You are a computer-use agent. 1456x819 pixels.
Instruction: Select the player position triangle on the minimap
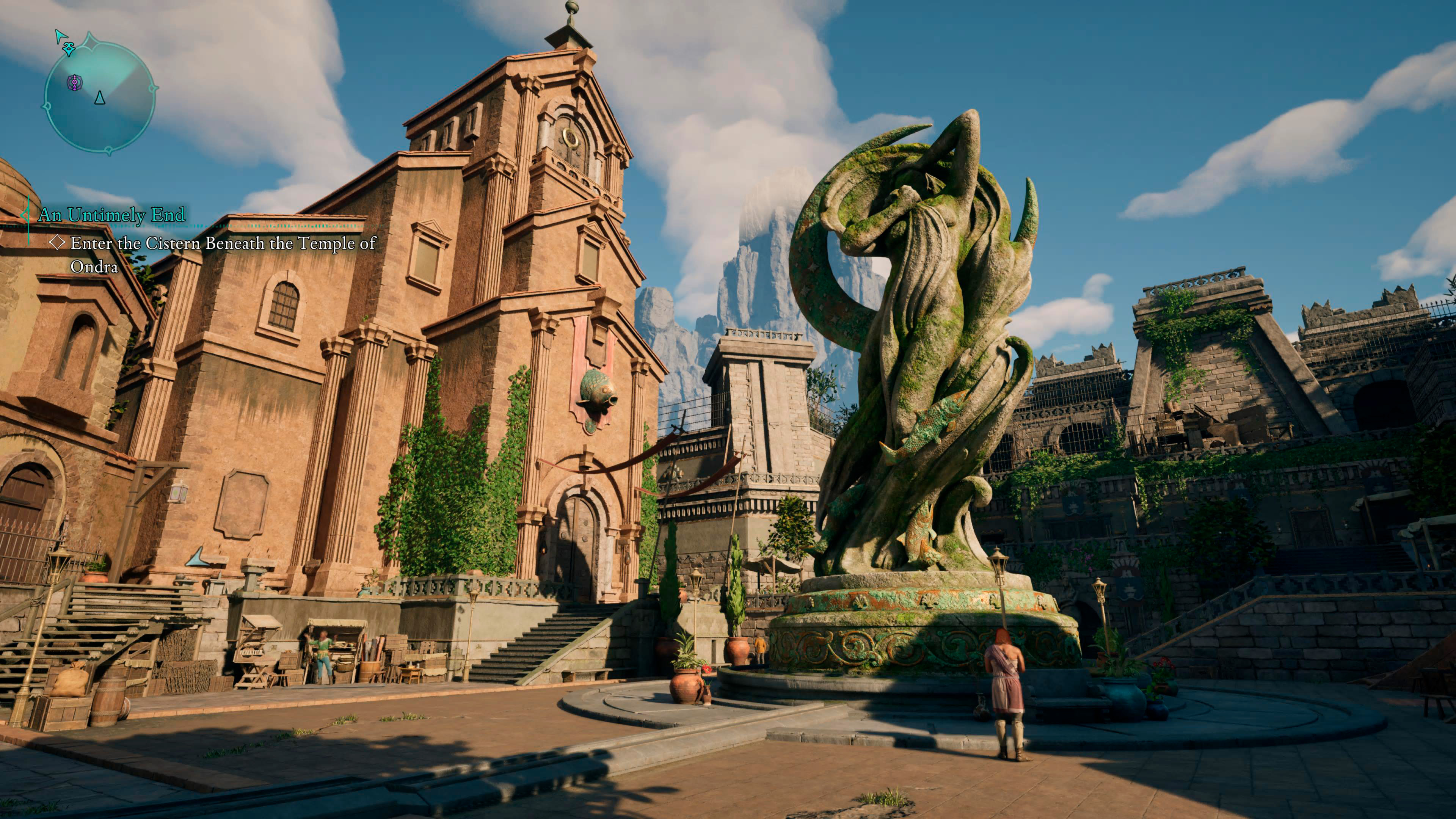click(x=100, y=98)
